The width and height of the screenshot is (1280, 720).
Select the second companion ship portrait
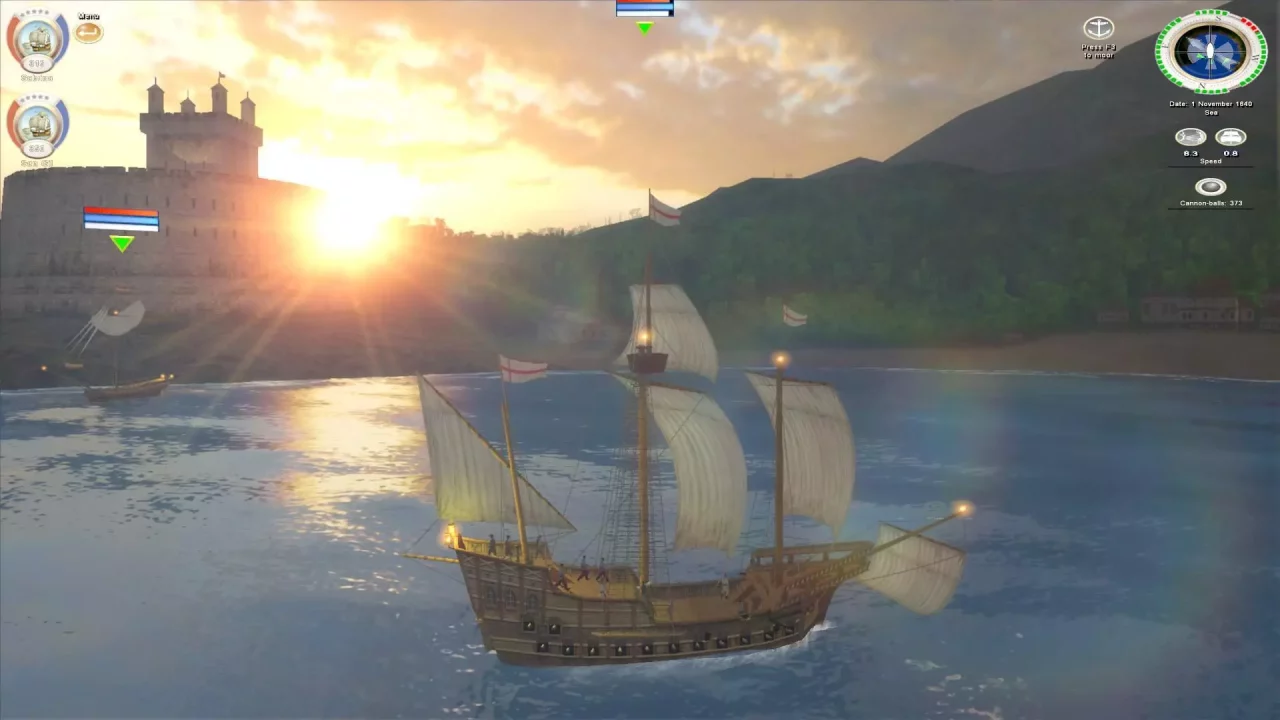click(37, 123)
